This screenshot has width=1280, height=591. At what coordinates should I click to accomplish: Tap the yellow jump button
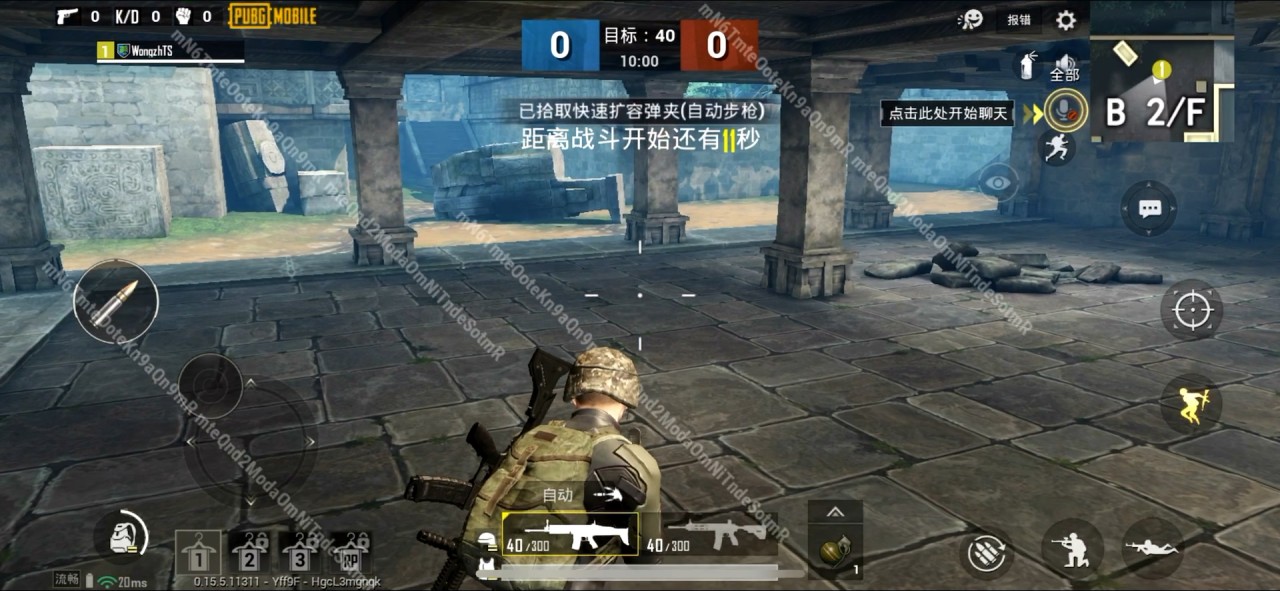pyautogui.click(x=1191, y=403)
